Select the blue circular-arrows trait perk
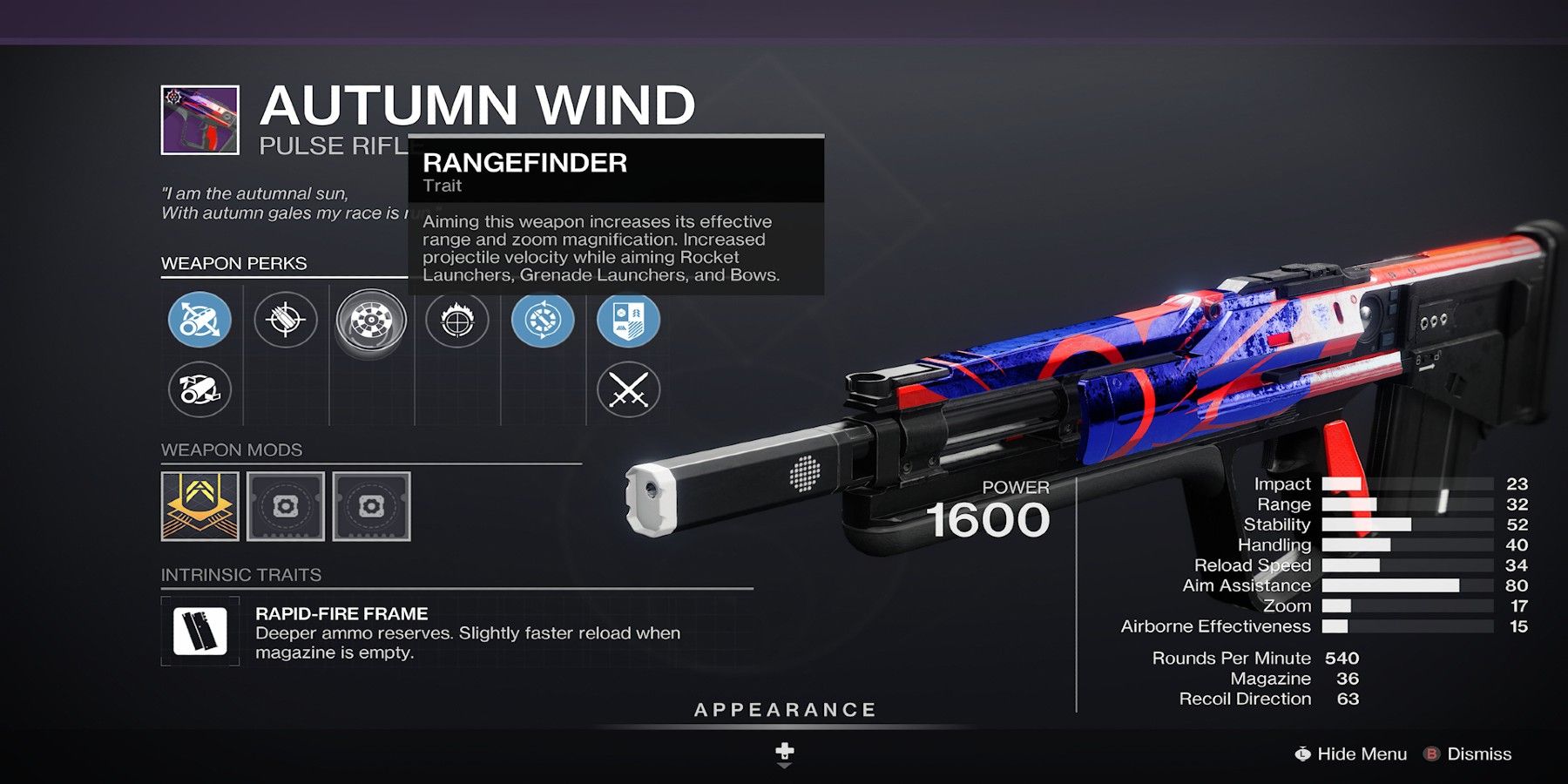The height and width of the screenshot is (784, 1568). click(x=542, y=321)
